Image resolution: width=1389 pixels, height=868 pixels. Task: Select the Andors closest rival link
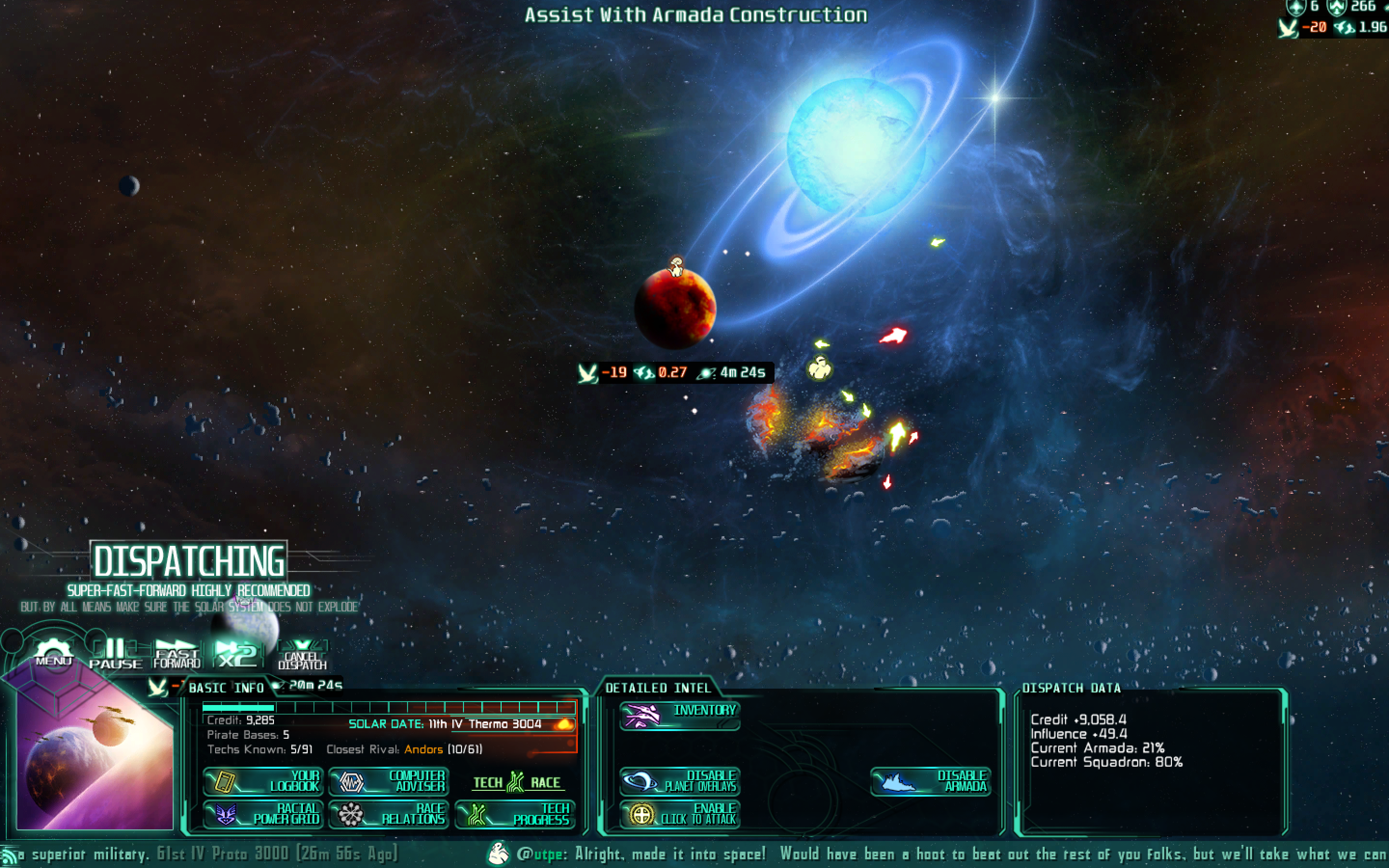point(423,749)
